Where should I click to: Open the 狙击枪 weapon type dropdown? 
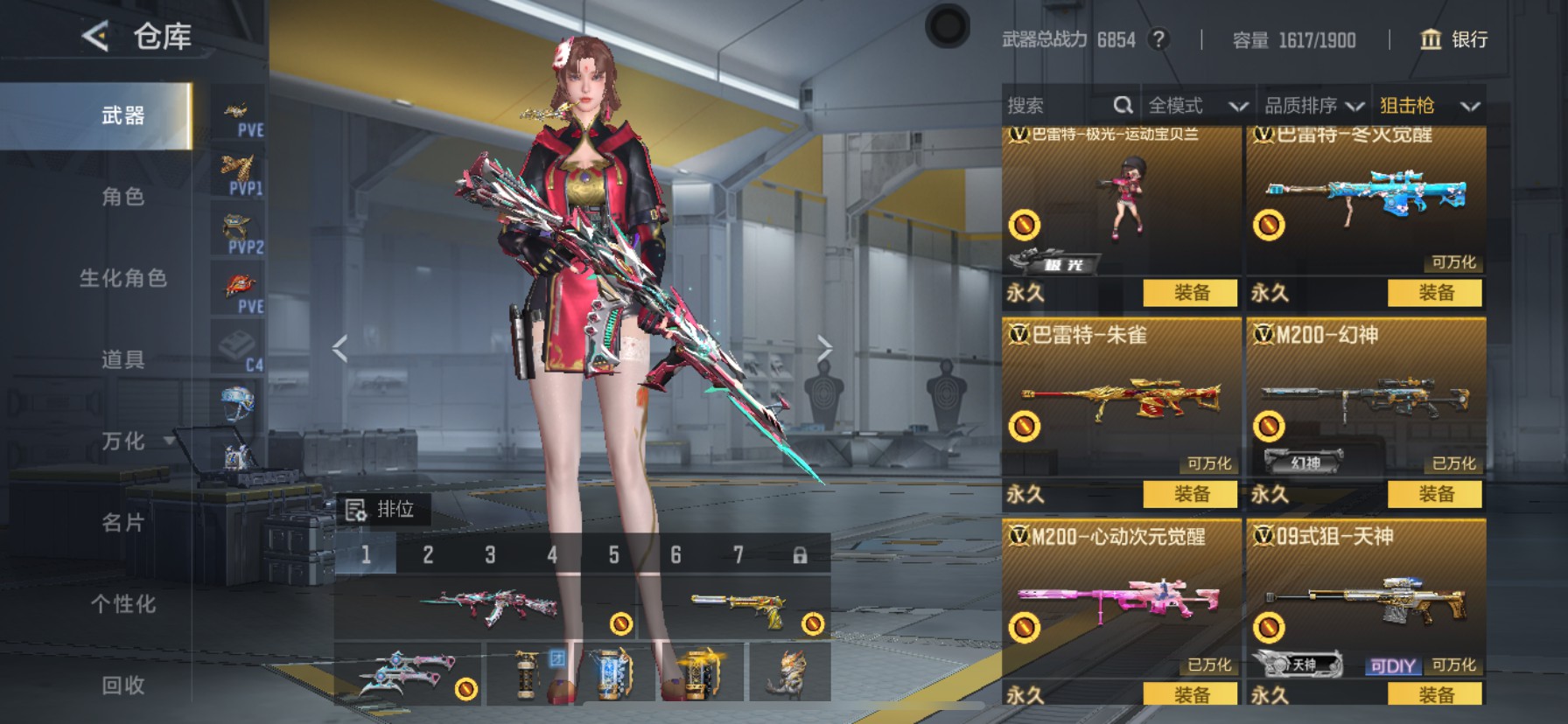tap(1429, 106)
